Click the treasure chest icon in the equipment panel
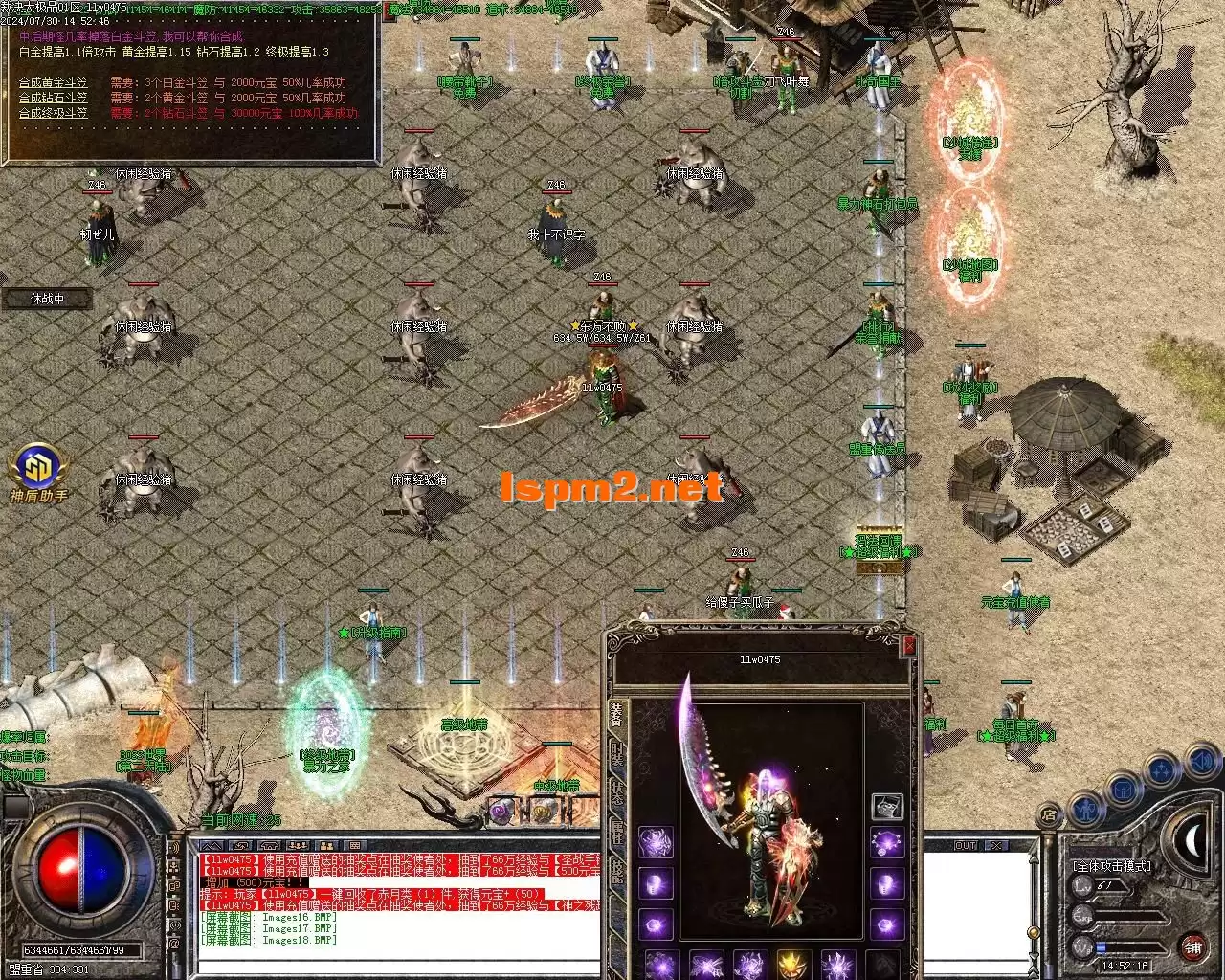1225x980 pixels. [x=887, y=806]
